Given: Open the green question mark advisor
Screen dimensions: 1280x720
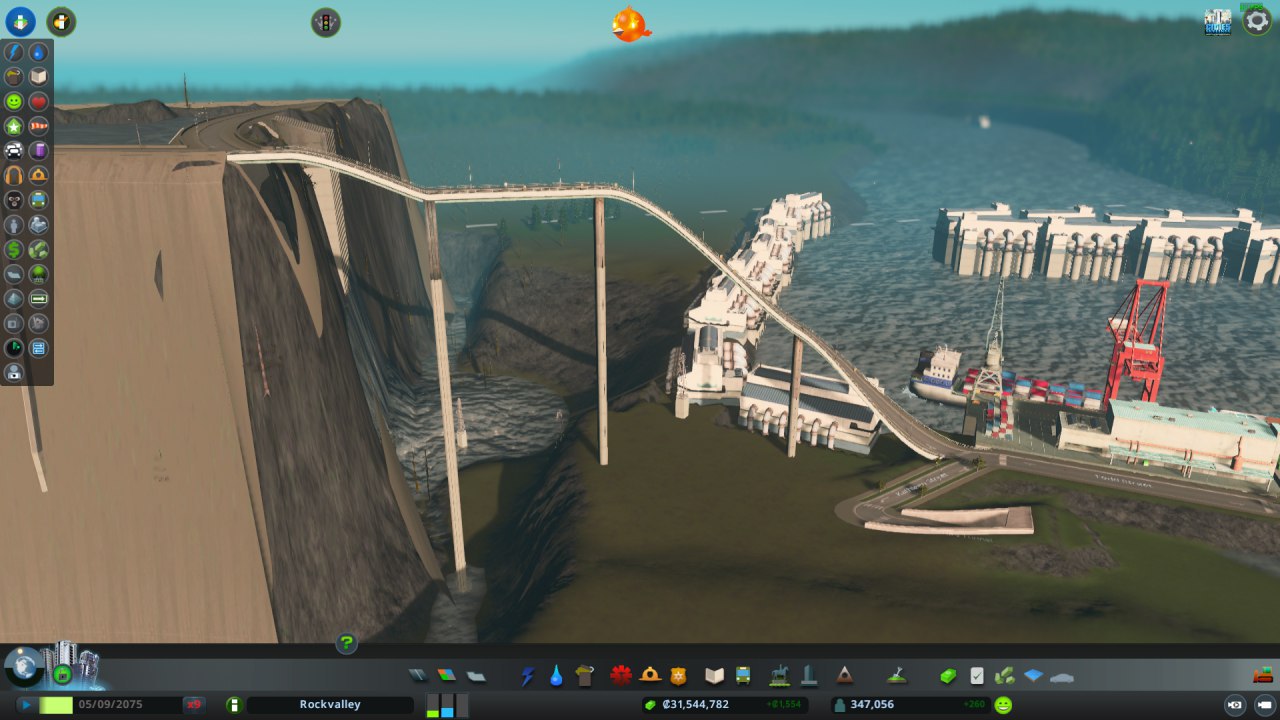Looking at the screenshot, I should pos(346,643).
